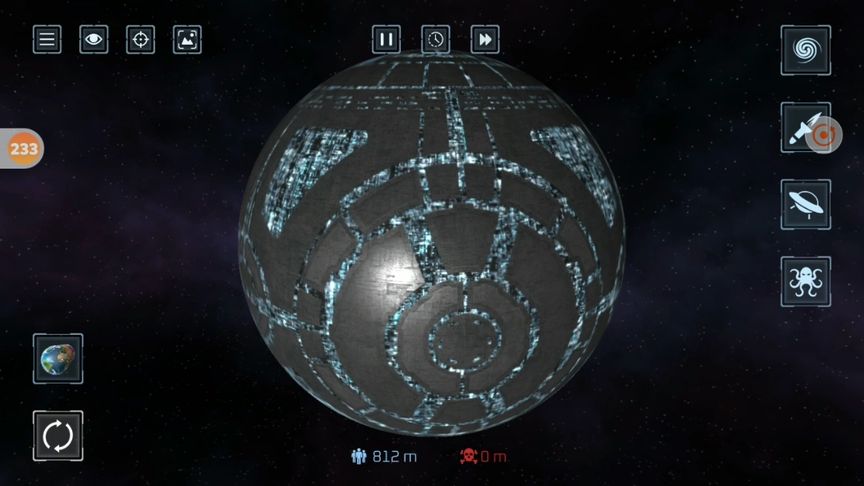Open the hamburger menu
This screenshot has height=486, width=864.
47,39
